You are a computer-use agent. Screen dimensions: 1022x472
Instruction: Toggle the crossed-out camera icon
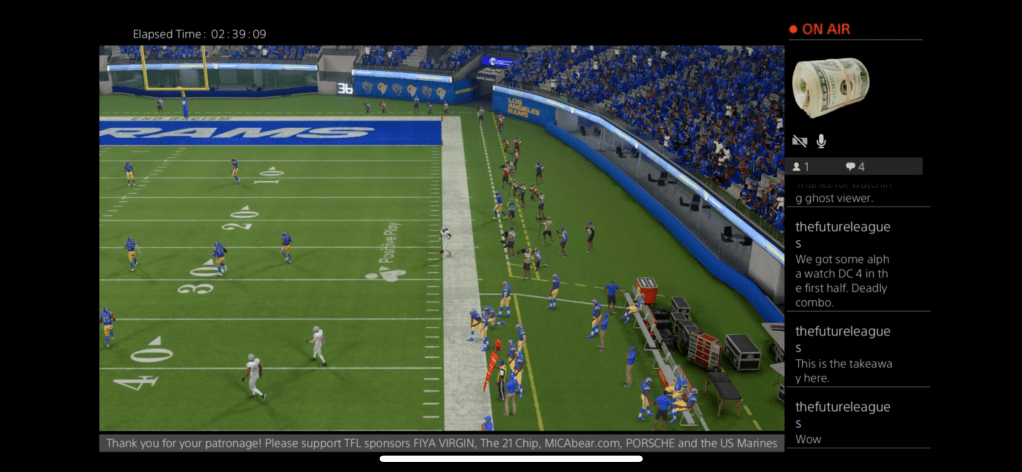(x=800, y=142)
